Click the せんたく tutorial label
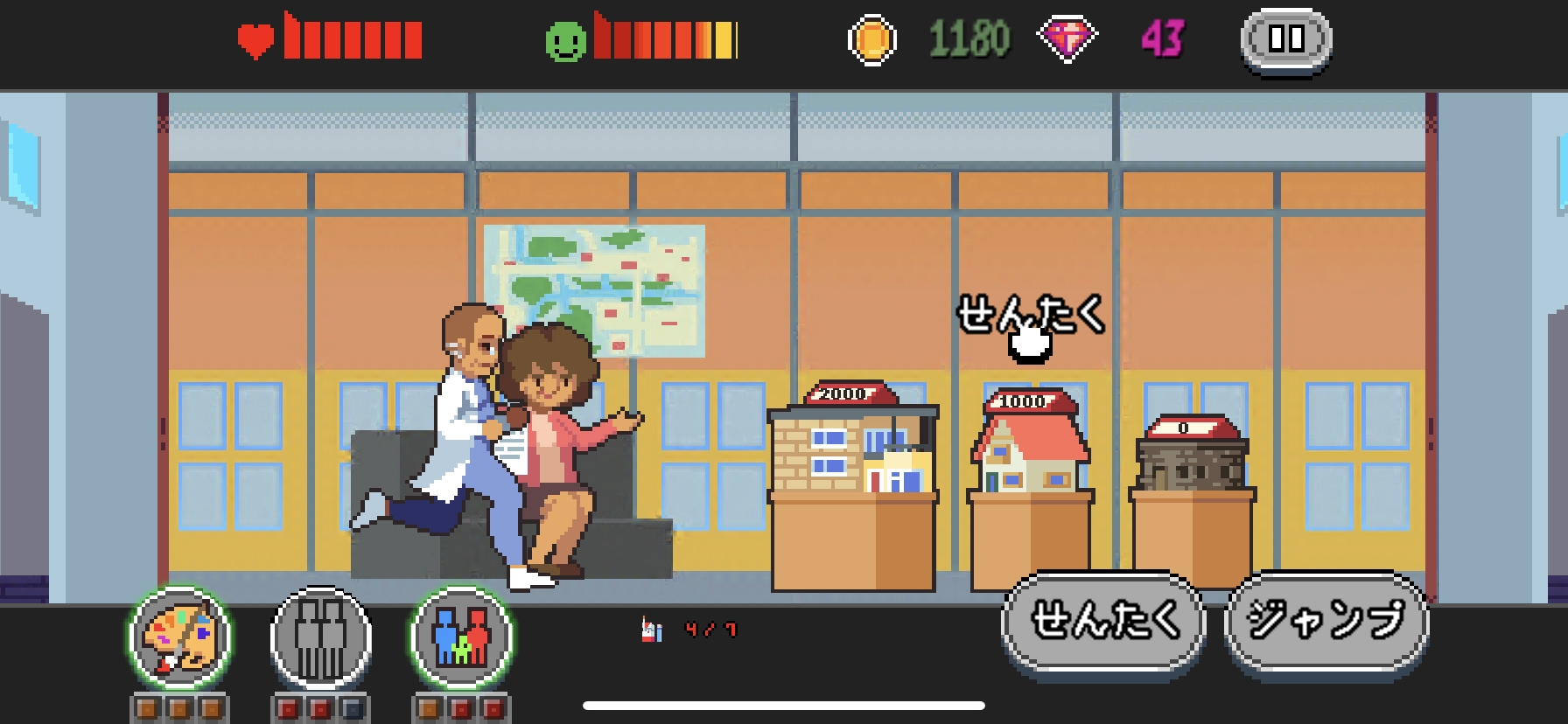The image size is (1568, 724). tap(1032, 317)
